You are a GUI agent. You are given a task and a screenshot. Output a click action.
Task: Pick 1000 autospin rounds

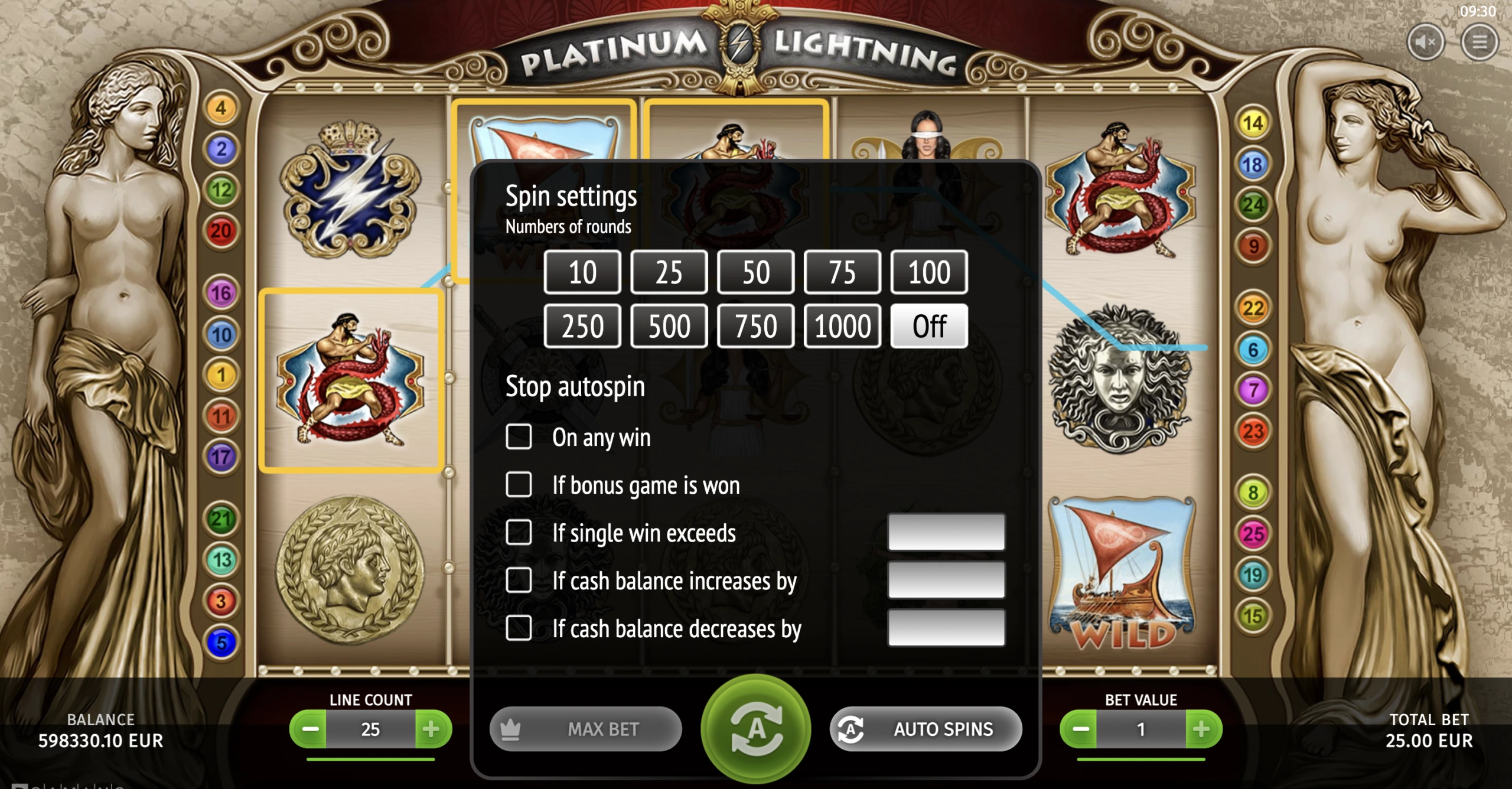coord(842,326)
